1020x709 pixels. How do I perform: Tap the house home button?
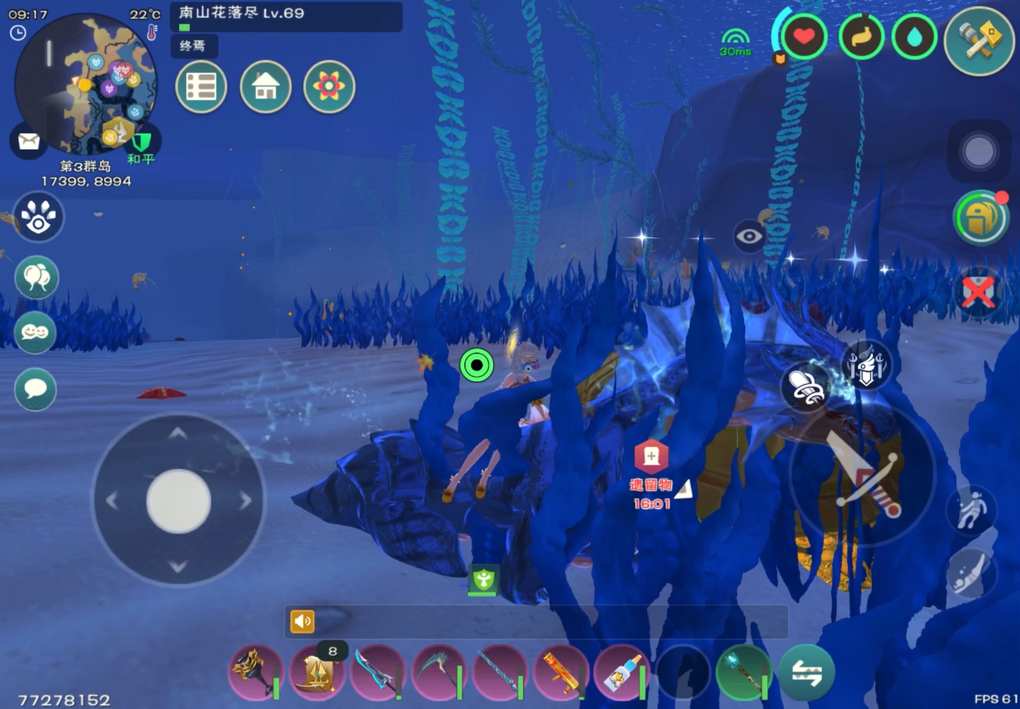click(x=265, y=87)
